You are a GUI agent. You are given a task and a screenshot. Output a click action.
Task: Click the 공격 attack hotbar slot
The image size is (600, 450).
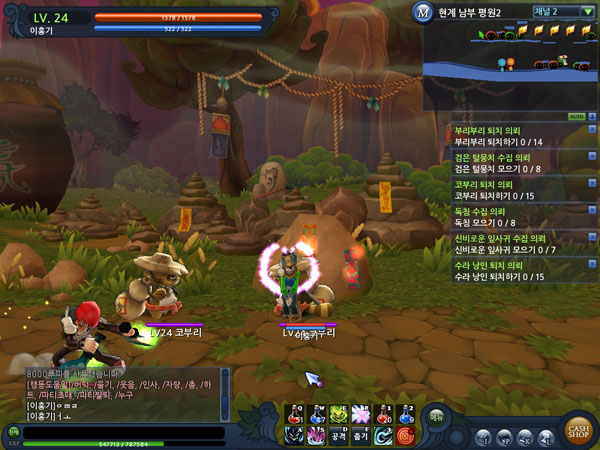(x=339, y=436)
